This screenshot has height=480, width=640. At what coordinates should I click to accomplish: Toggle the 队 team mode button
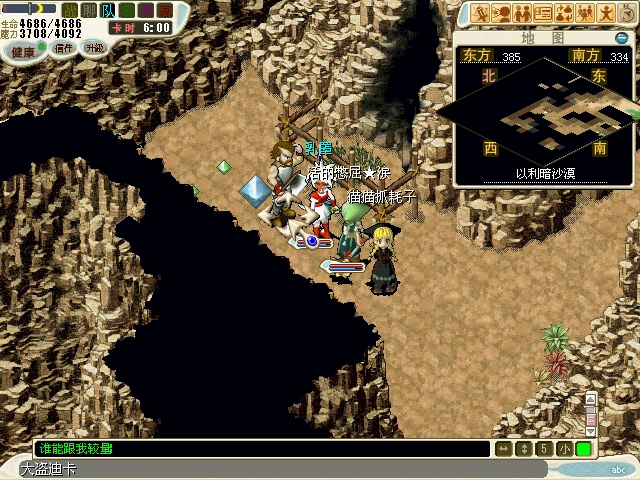(107, 10)
